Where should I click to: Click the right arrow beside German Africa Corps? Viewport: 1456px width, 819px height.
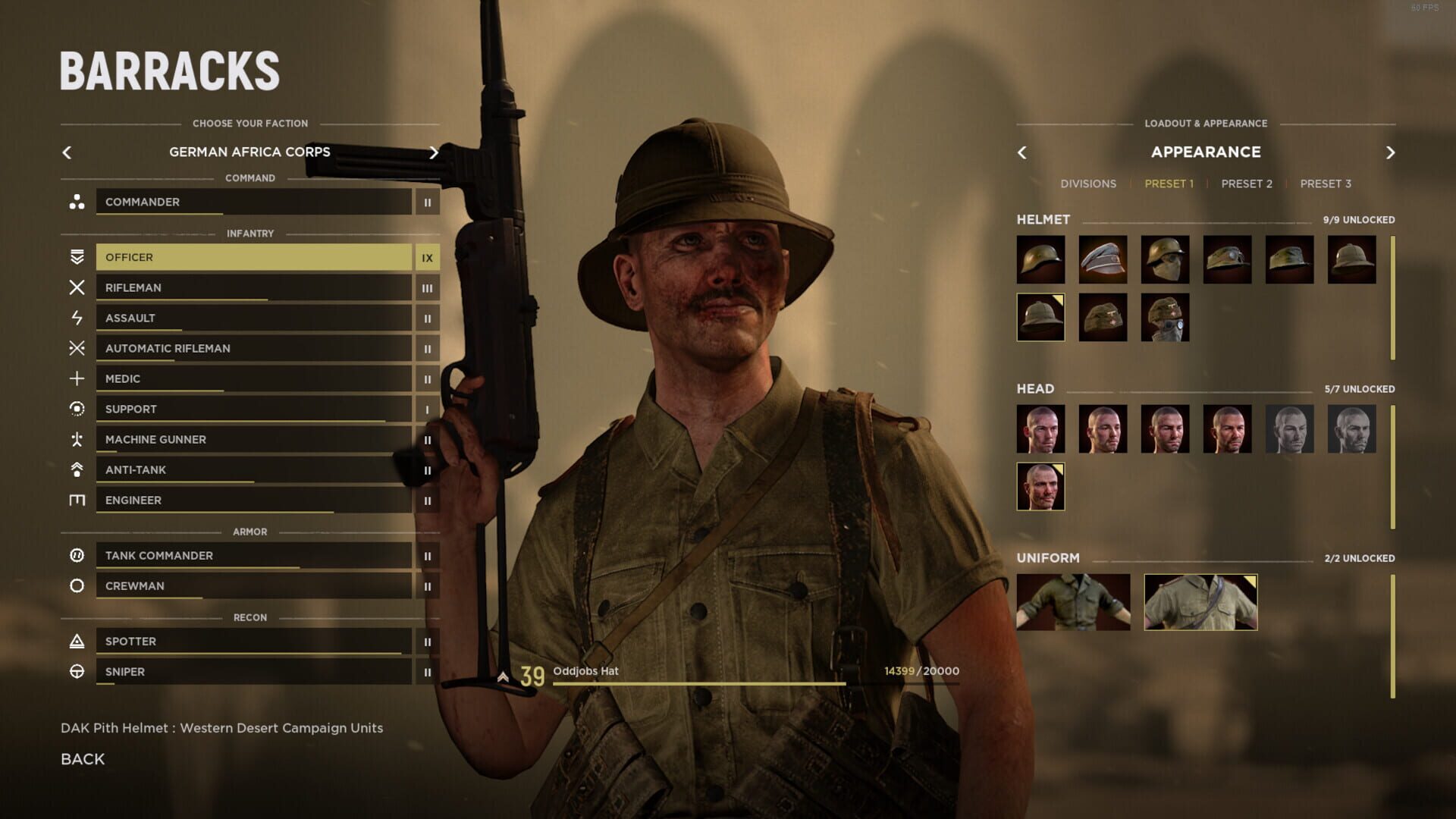point(434,152)
